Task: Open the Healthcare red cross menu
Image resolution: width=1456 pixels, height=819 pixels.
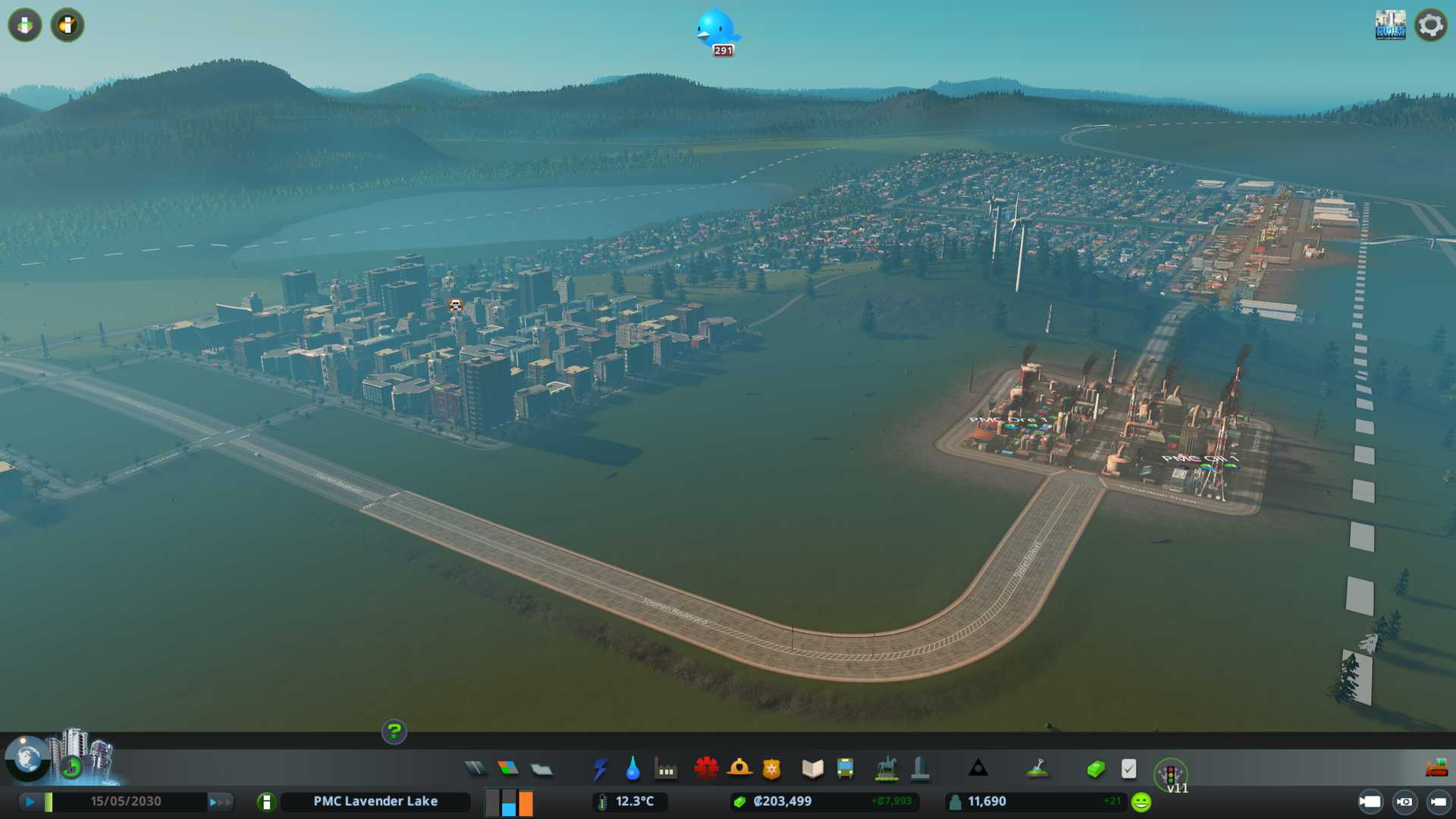Action: click(x=706, y=769)
